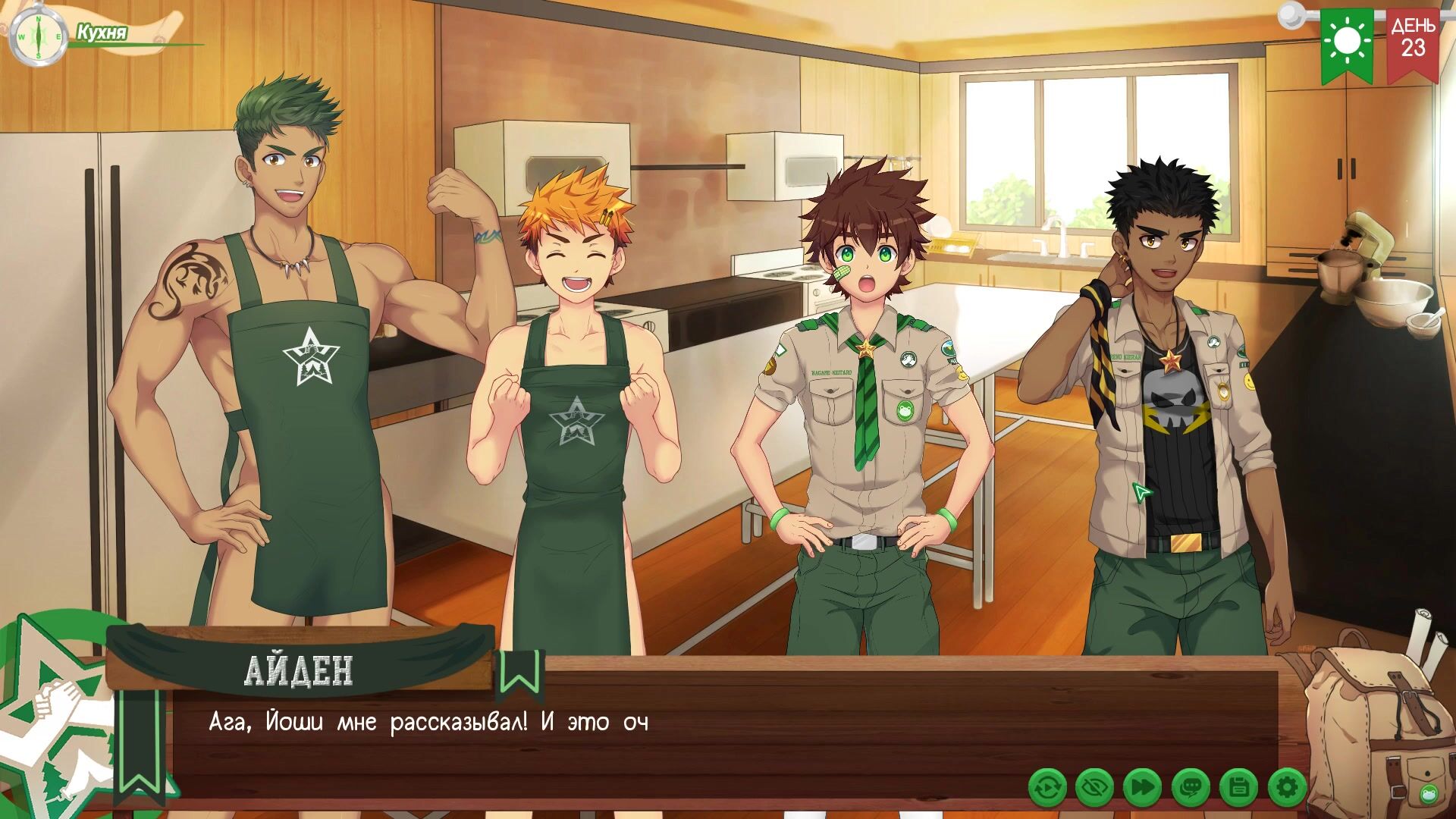Click the compass icon beside Кухня
The width and height of the screenshot is (1456, 819).
36,36
